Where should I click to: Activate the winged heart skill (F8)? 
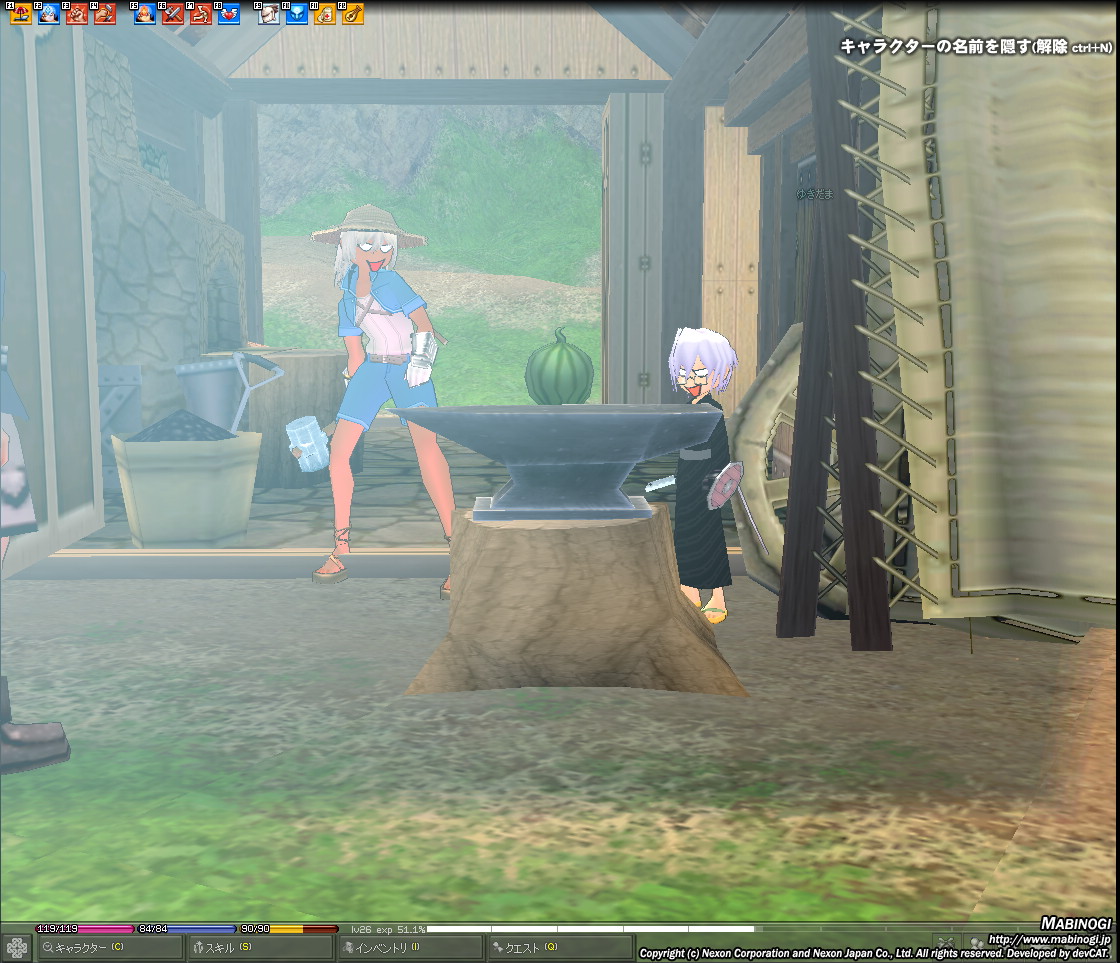(229, 14)
